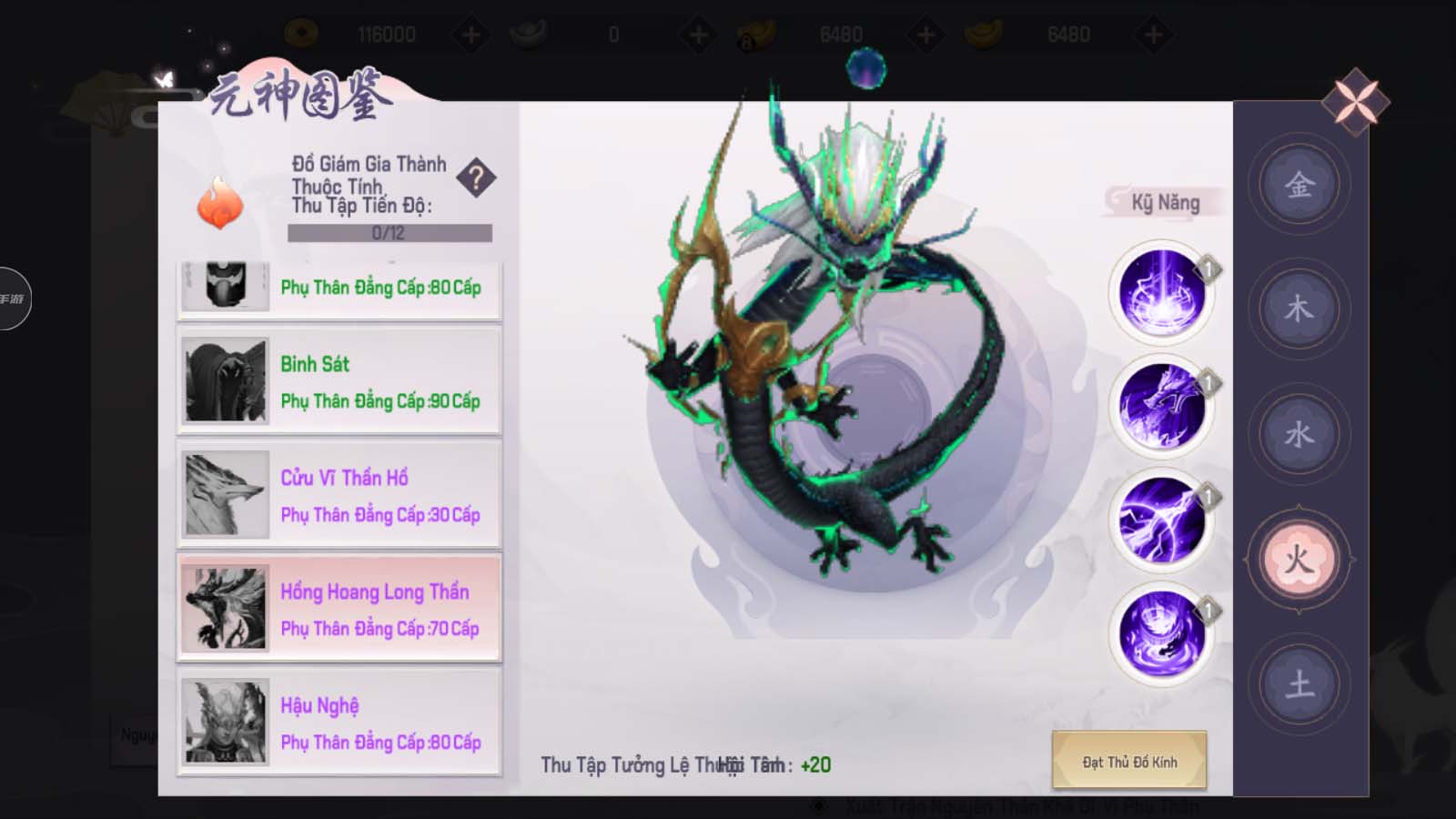Choose the Cửu Vĩ Thần Hồ entry
Viewport: 1456px width, 819px height.
[339, 495]
